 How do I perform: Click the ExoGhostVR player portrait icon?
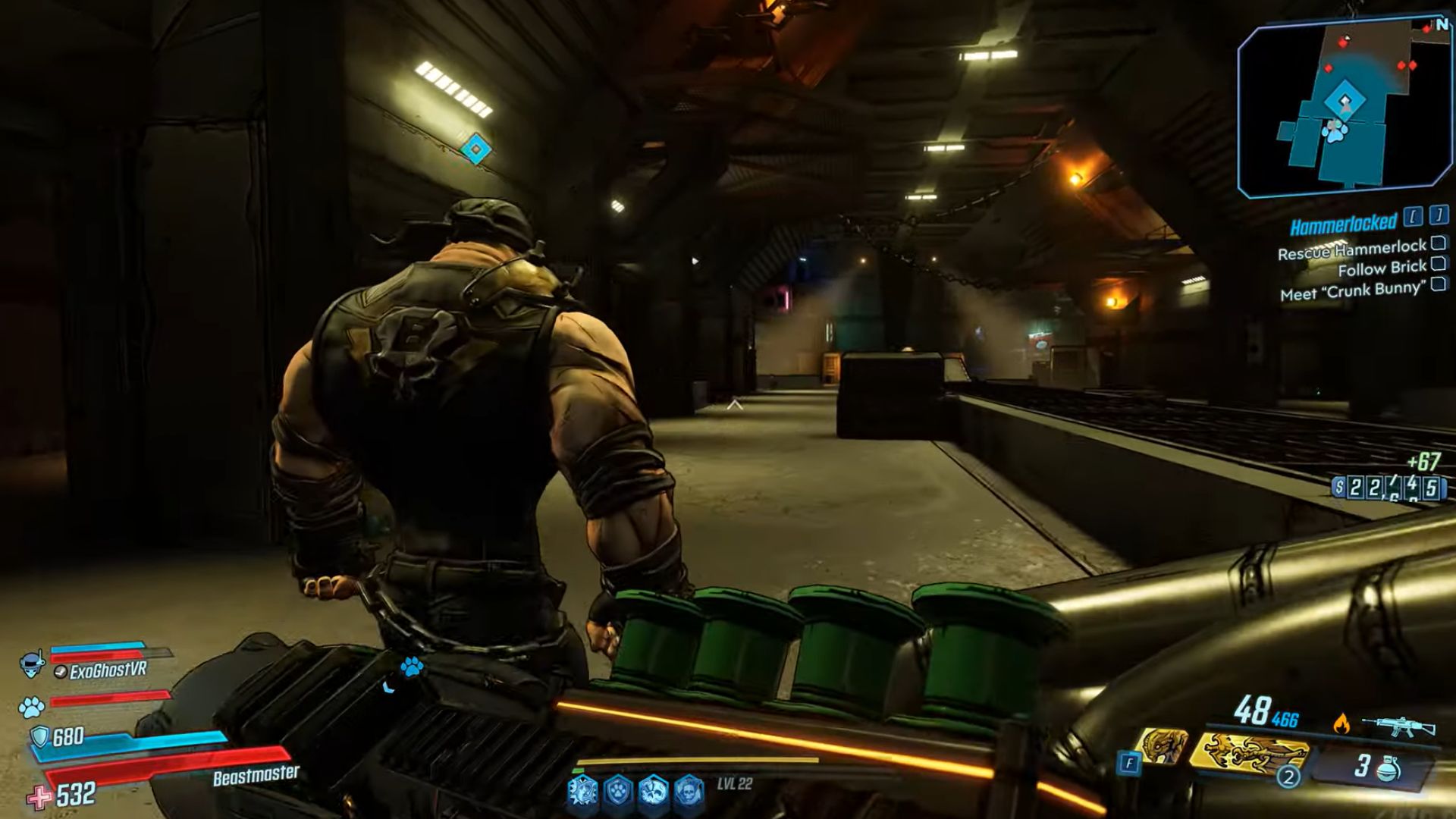(x=32, y=664)
